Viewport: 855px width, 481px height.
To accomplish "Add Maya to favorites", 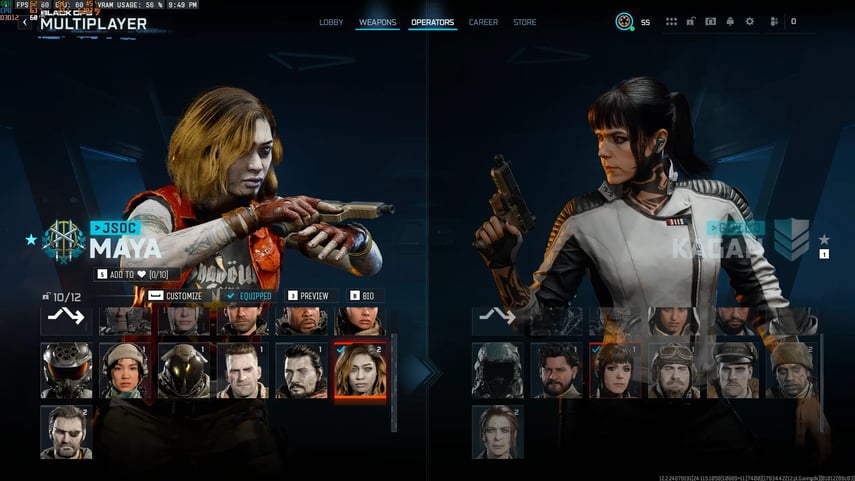I will coord(135,274).
